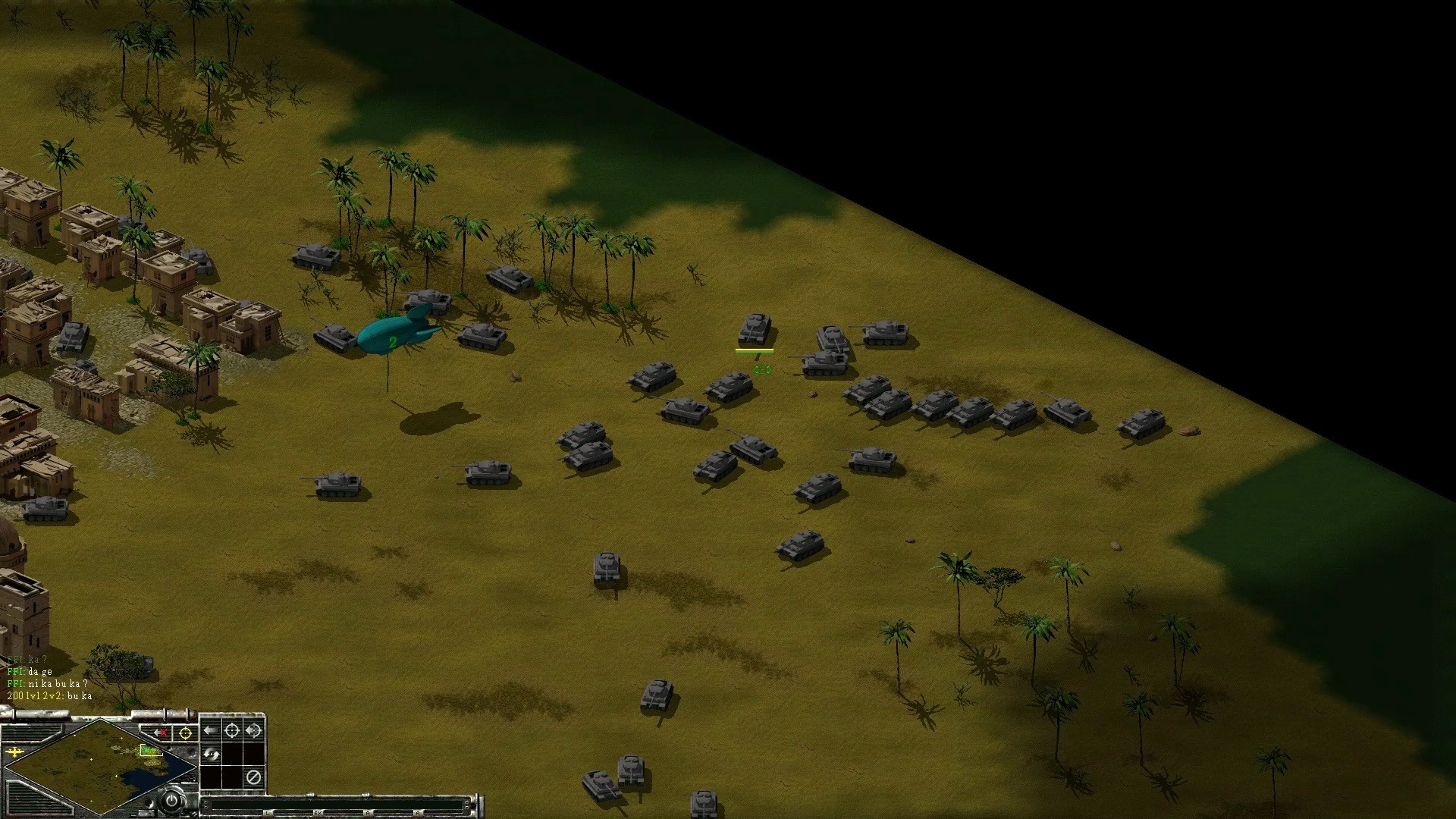Activate the rotate arrows command
The height and width of the screenshot is (819, 1456).
[x=211, y=755]
